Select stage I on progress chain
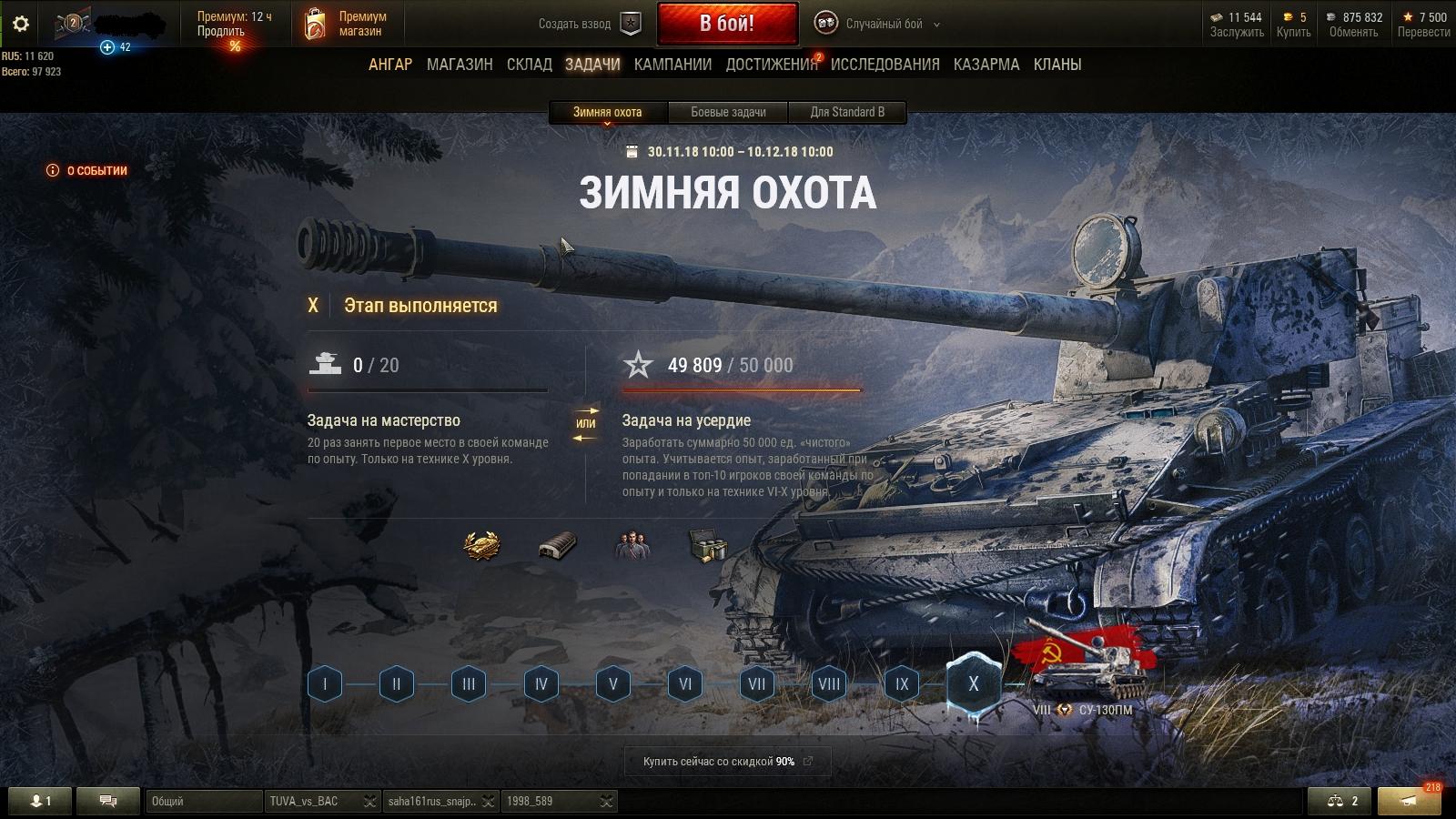 323,683
